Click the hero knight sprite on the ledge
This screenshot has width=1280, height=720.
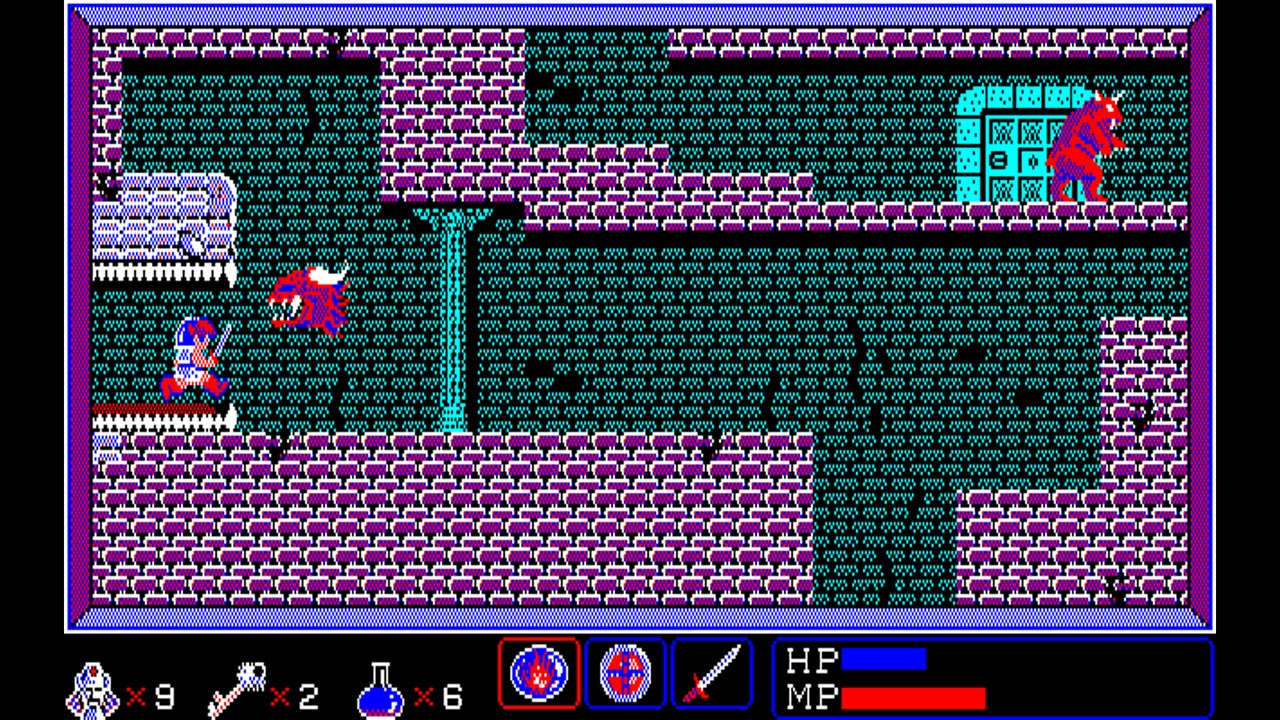[195, 357]
